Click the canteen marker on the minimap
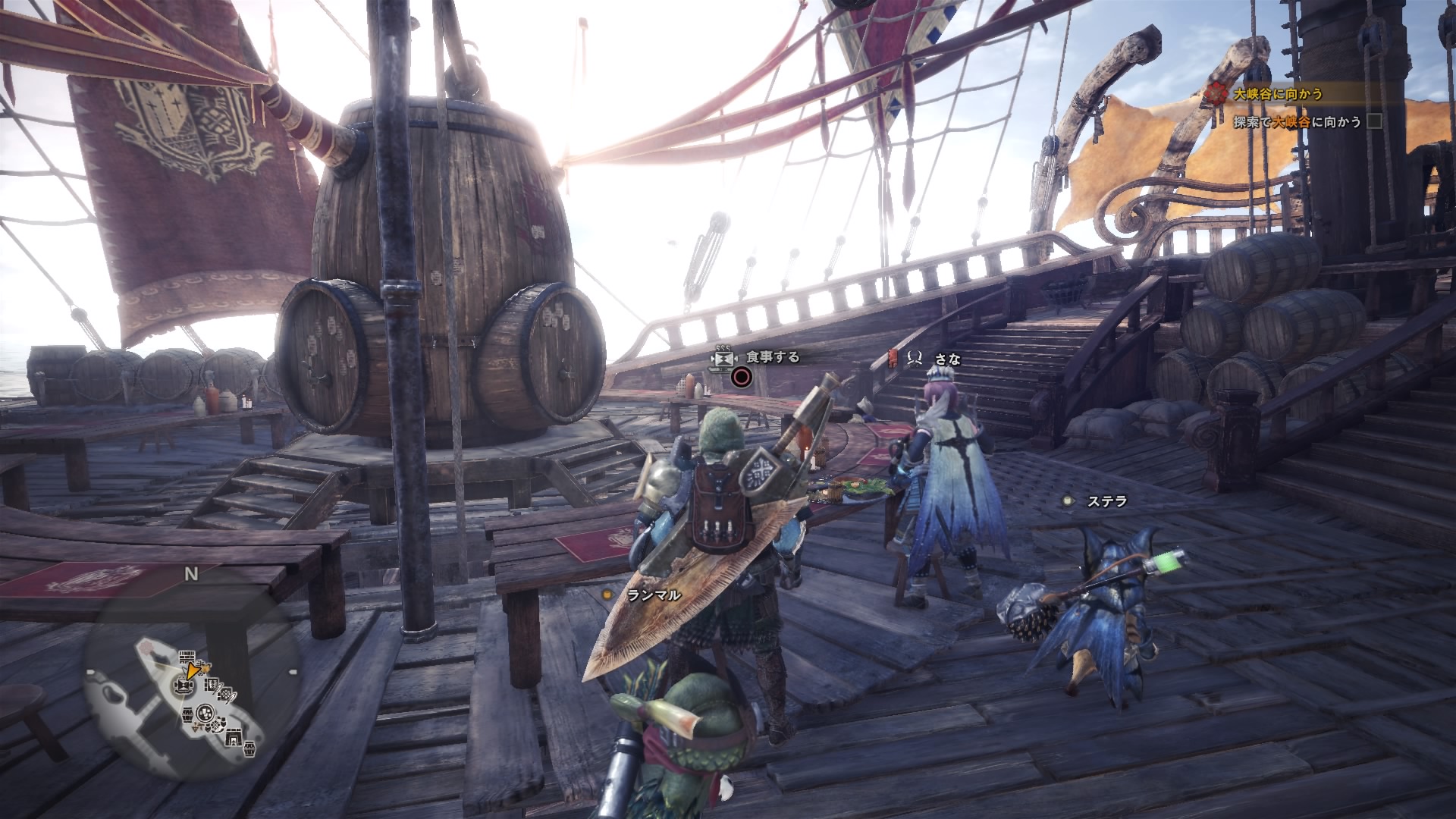This screenshot has height=819, width=1456. 183,686
